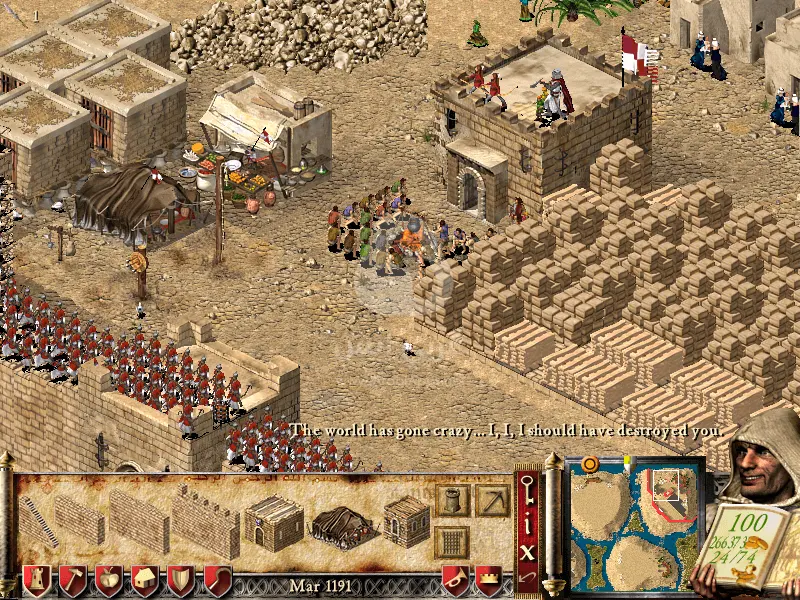
Task: Pick the crenellated stone wall piece
Action: coord(205,522)
